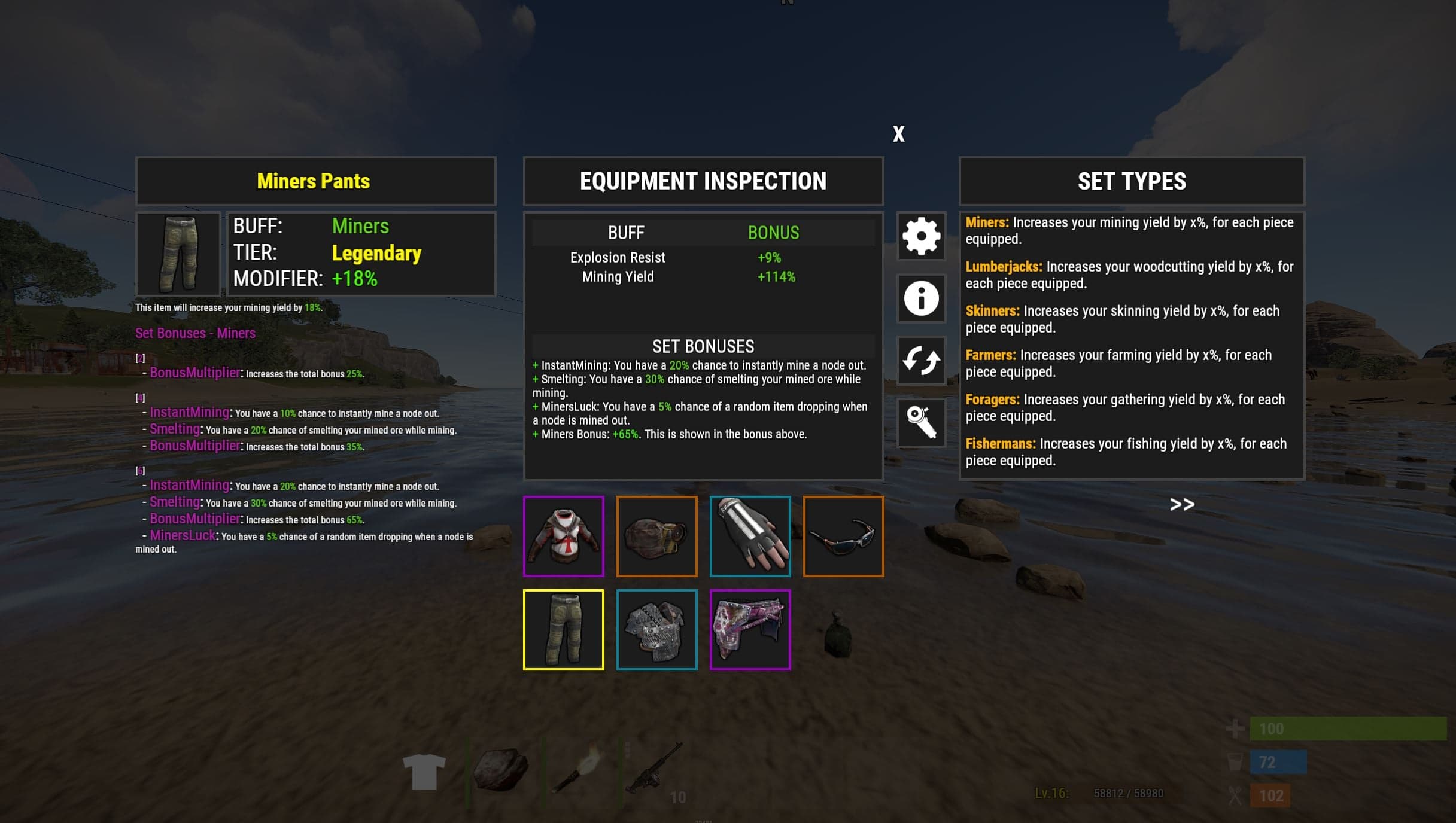
Task: Inspect the chainmail armor piece
Action: 656,629
